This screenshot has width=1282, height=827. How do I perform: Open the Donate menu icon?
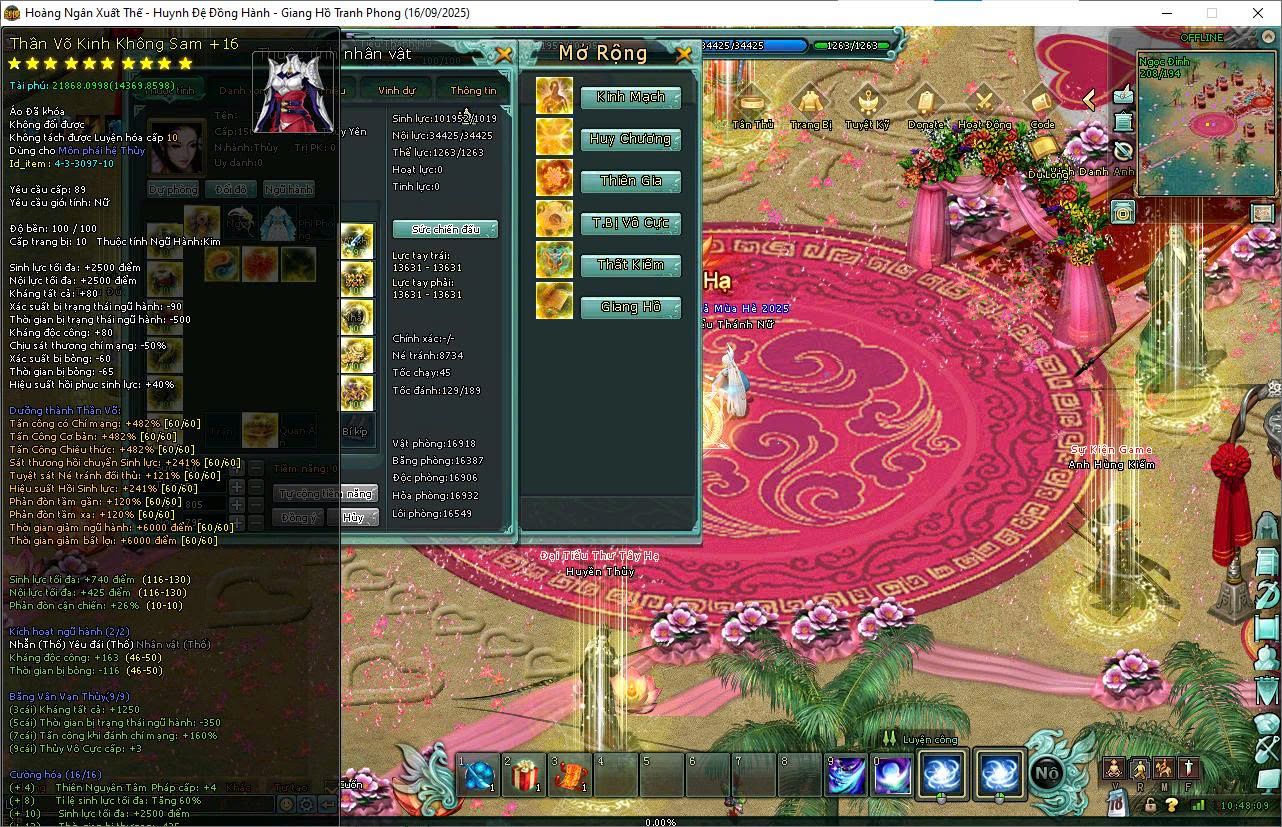point(925,104)
